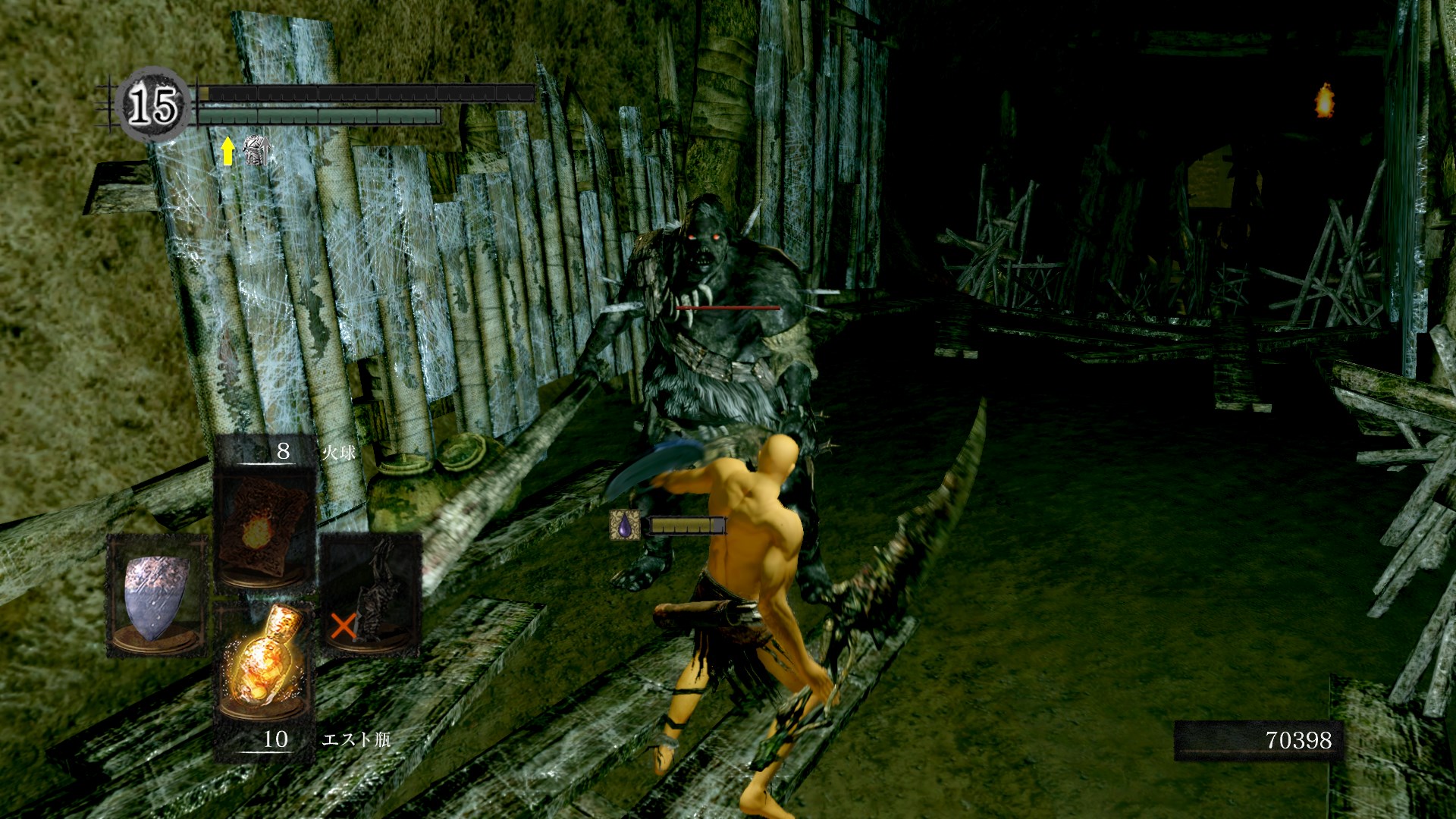This screenshot has width=1456, height=819.
Task: Select the broken right-hand weapon slot
Action: (372, 595)
